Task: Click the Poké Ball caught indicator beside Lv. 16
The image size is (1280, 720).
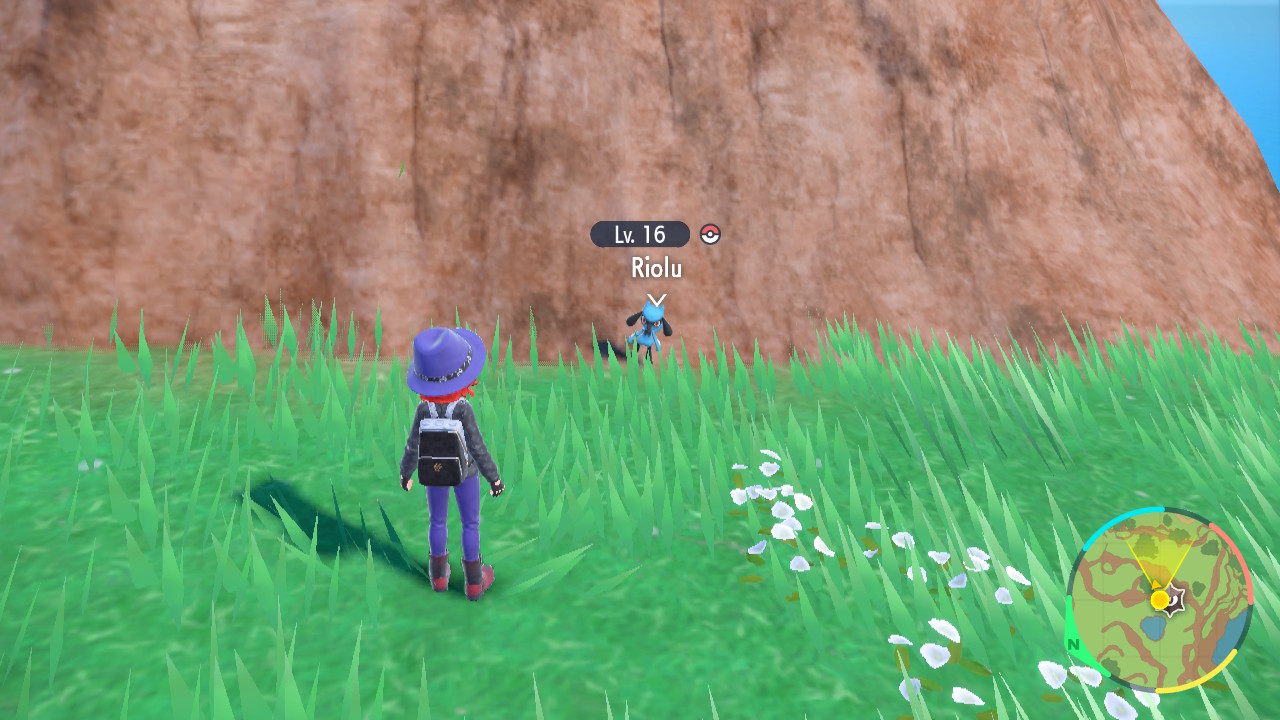Action: coord(712,235)
